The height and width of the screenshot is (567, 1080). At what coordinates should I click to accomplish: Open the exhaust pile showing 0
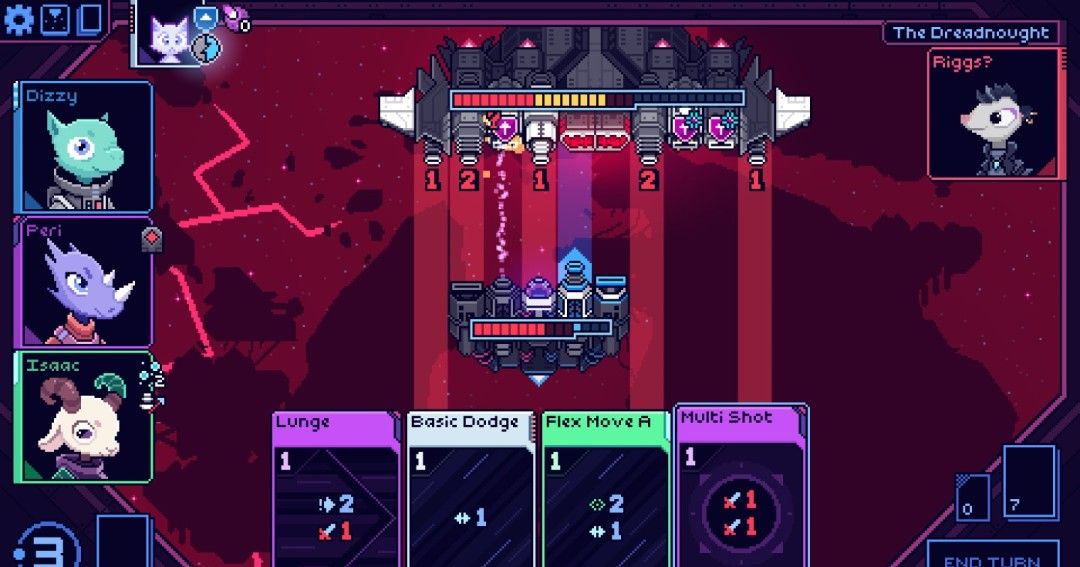pyautogui.click(x=972, y=497)
